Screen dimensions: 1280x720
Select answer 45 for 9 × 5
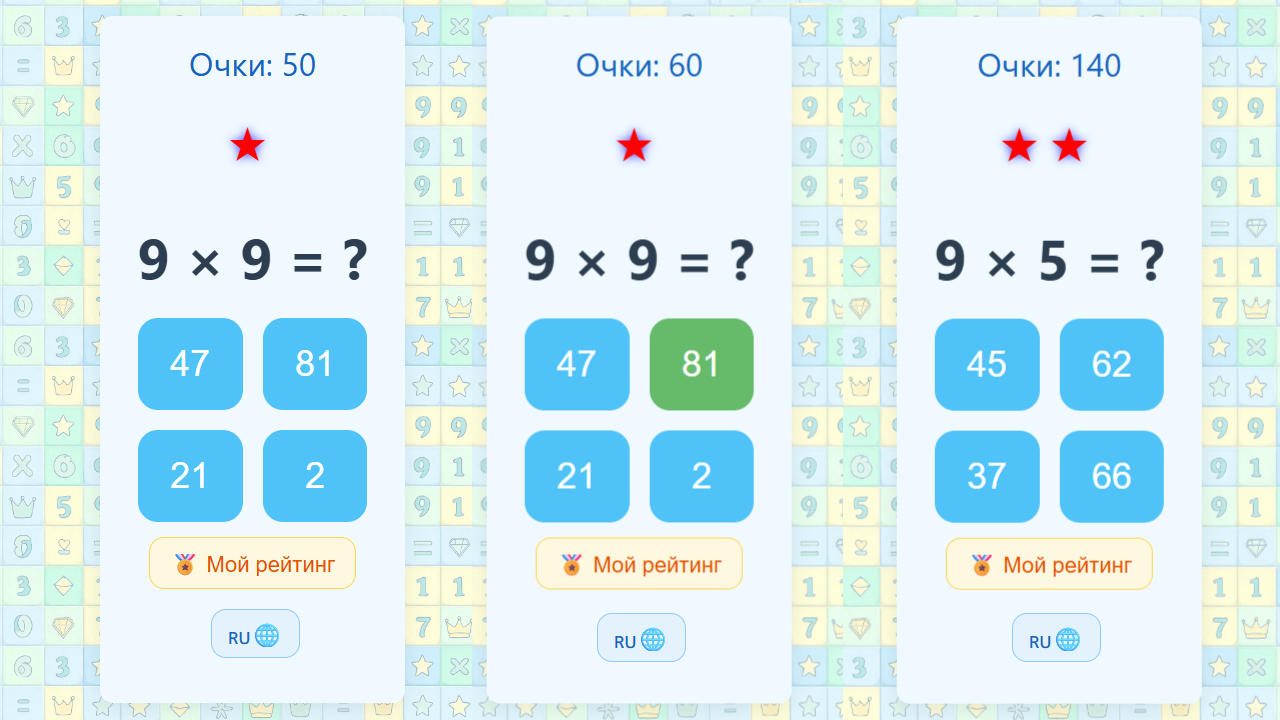pyautogui.click(x=987, y=364)
